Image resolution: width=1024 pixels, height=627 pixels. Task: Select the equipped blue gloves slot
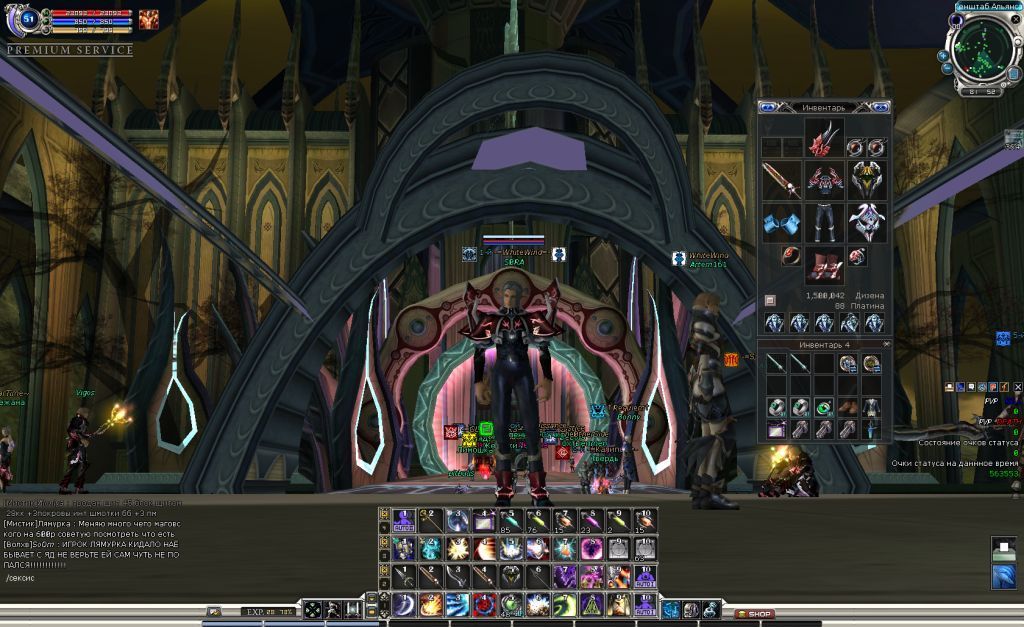pos(781,222)
